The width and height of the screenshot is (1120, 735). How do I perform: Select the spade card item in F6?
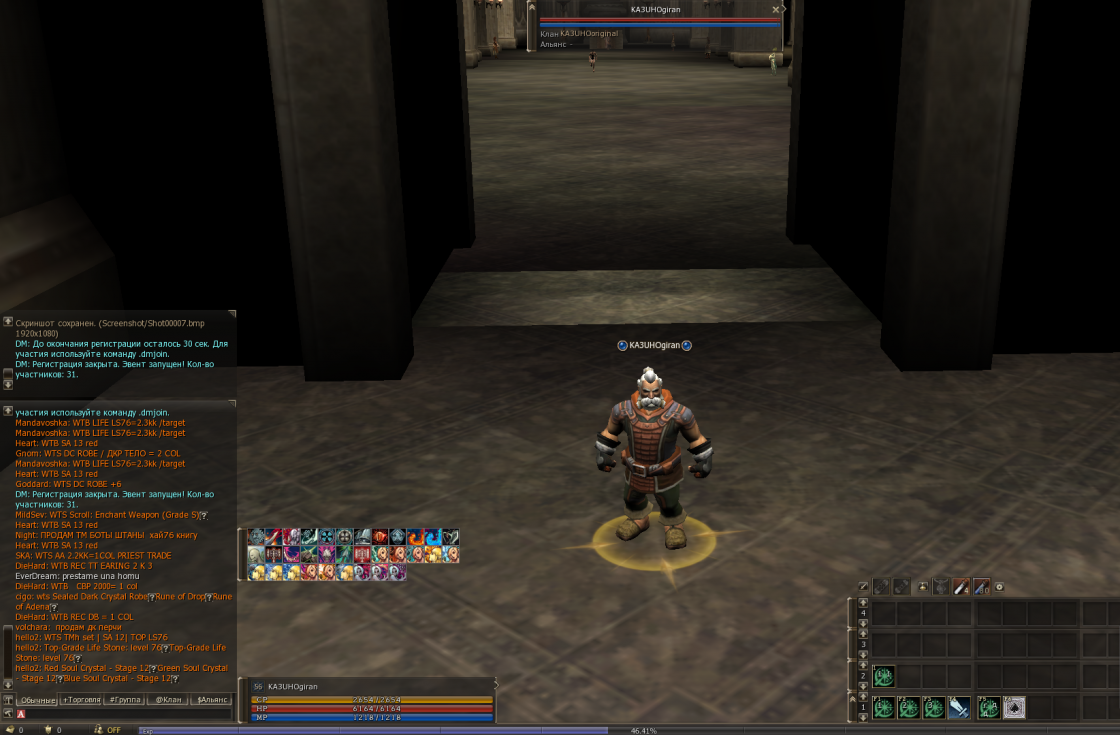tap(1014, 708)
